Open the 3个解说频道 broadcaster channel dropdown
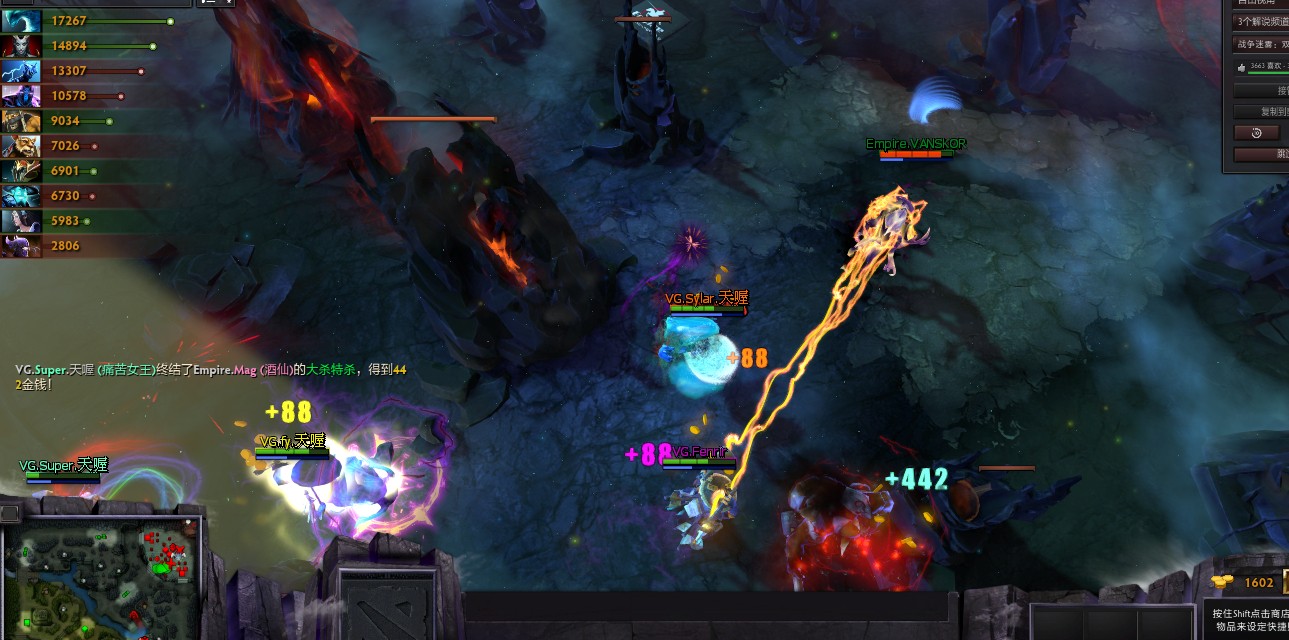Image resolution: width=1289 pixels, height=640 pixels. pos(1260,21)
